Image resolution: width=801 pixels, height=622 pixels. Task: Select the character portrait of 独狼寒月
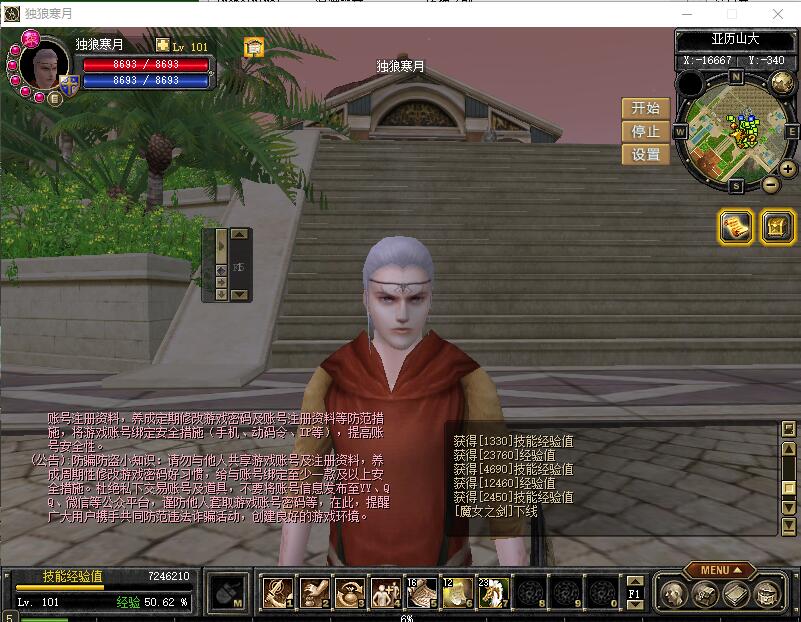coord(45,66)
